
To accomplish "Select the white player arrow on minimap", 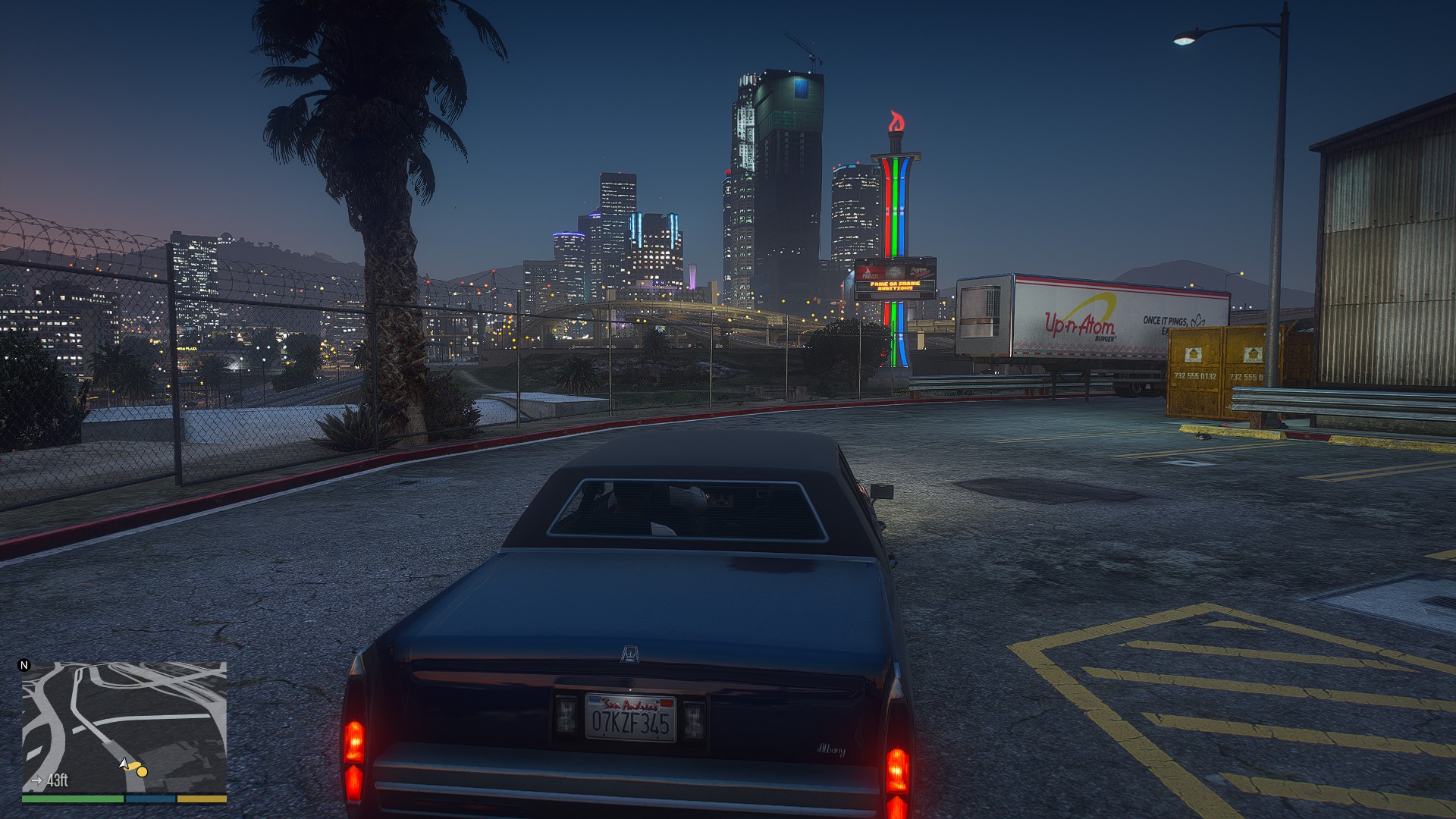I will 124,763.
